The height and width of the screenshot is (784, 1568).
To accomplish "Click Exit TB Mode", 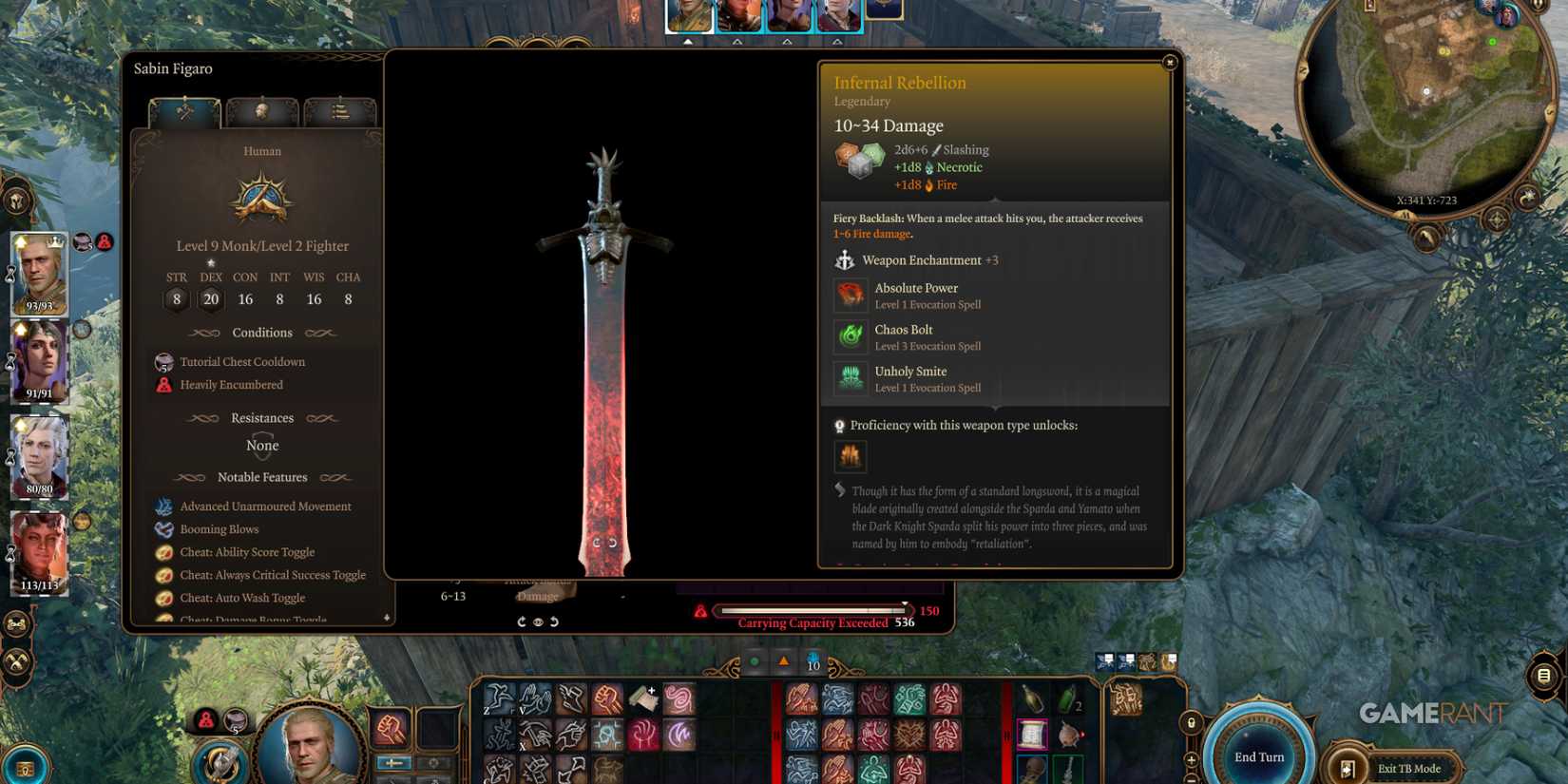I will (1412, 769).
